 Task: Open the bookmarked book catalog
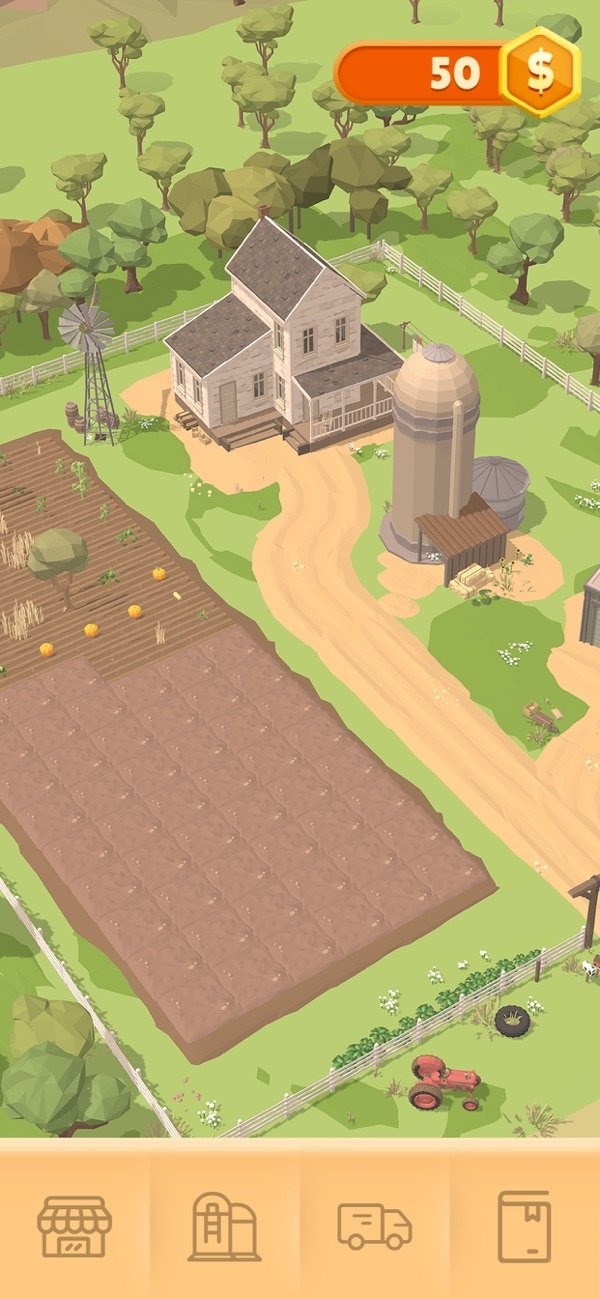pos(524,1225)
